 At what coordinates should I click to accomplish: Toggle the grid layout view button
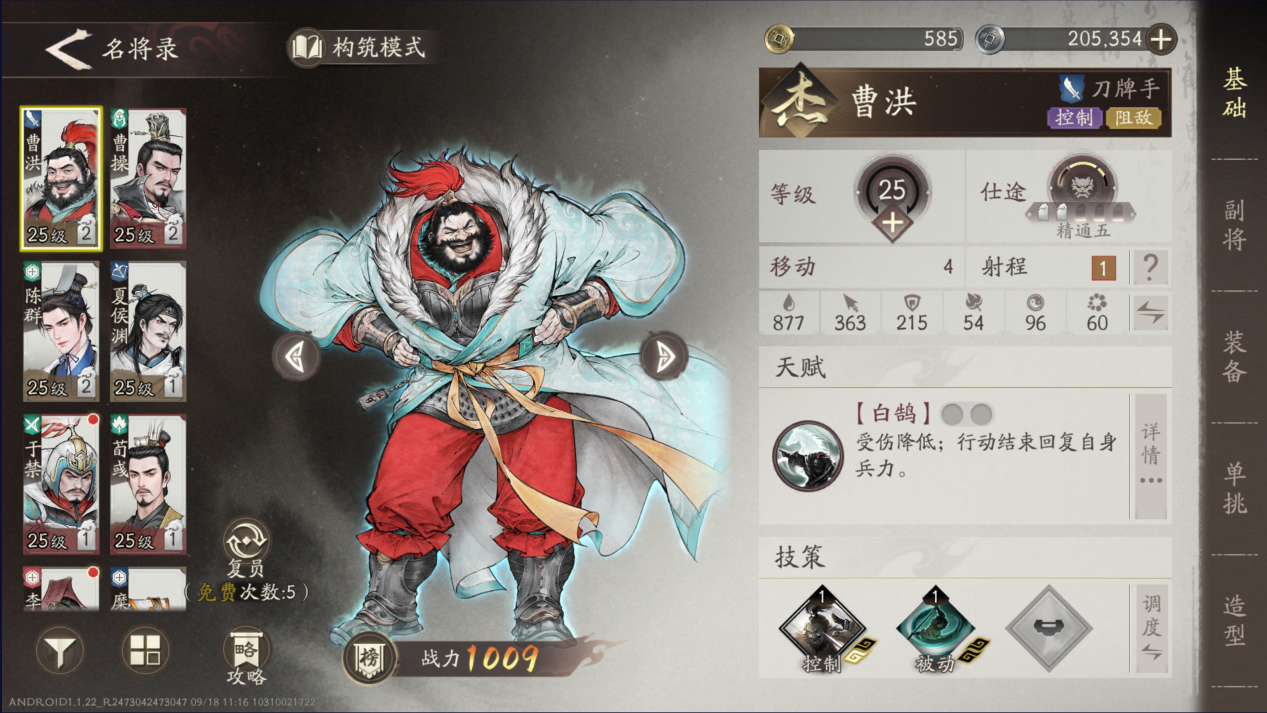pos(145,652)
